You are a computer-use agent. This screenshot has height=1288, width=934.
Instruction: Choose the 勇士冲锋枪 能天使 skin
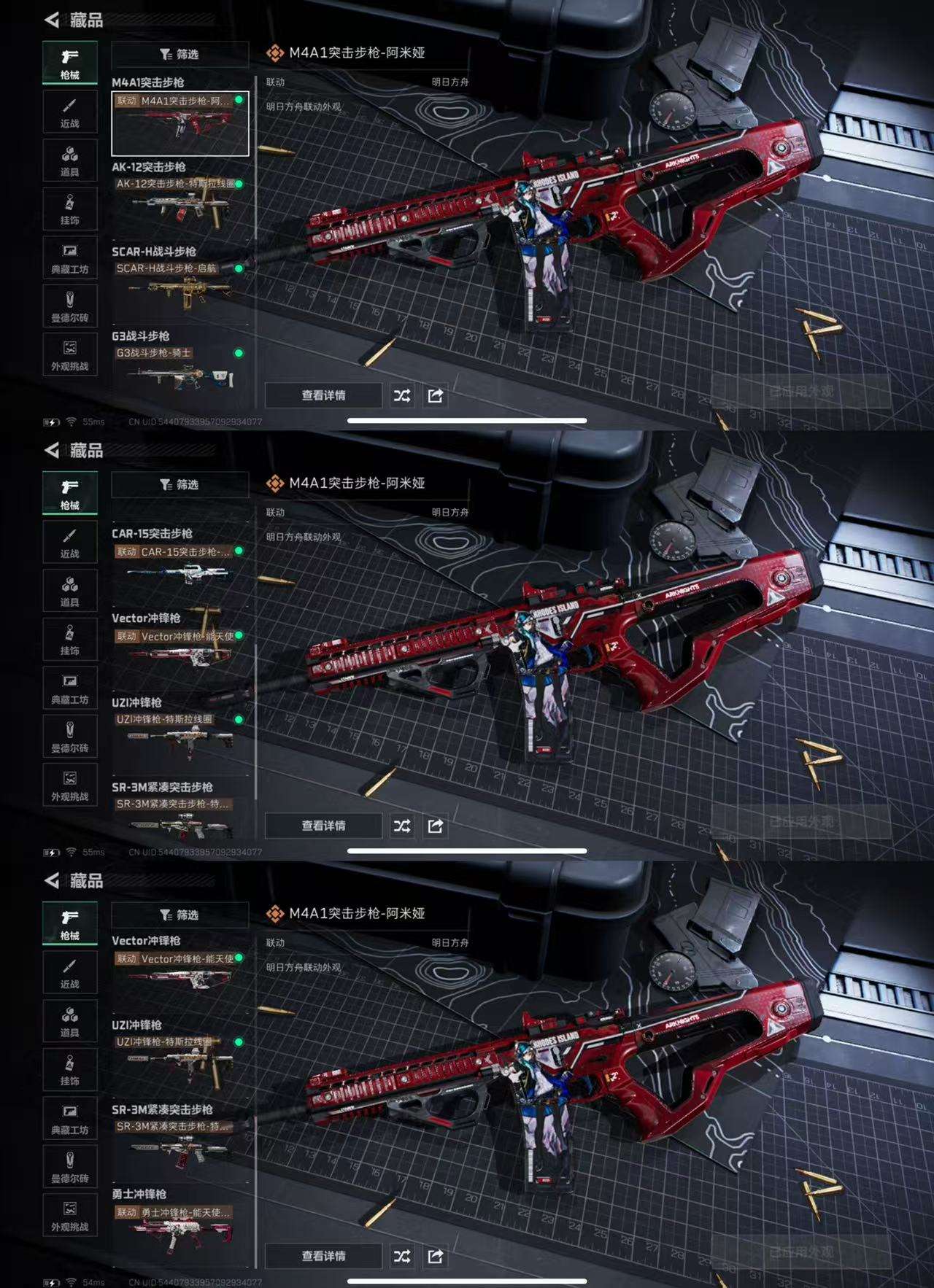pyautogui.click(x=180, y=1231)
